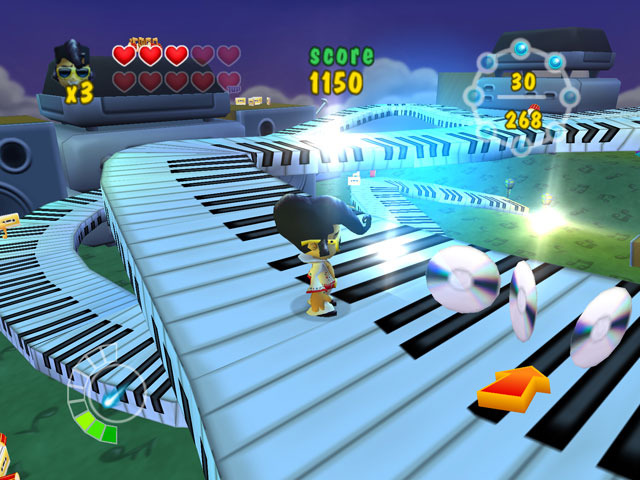
Task: Click the Elvis-haired character portrait icon
Action: (x=72, y=63)
